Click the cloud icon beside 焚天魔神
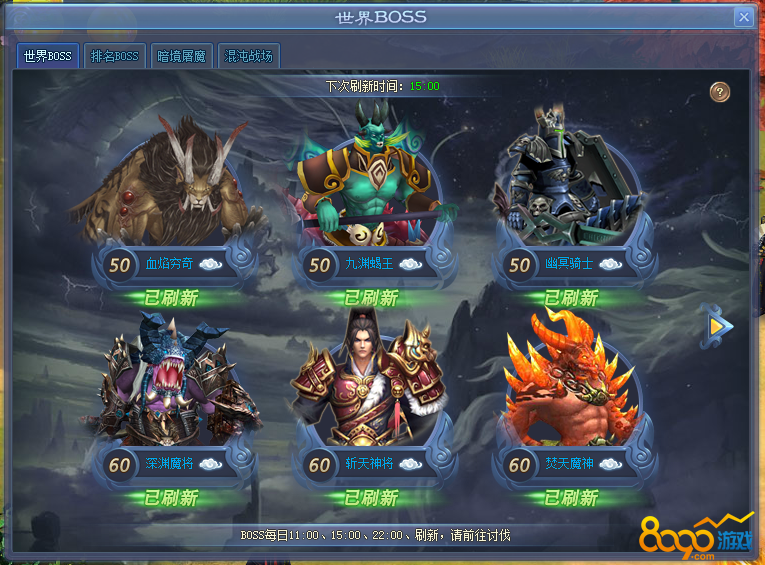The width and height of the screenshot is (765, 565). click(x=611, y=464)
